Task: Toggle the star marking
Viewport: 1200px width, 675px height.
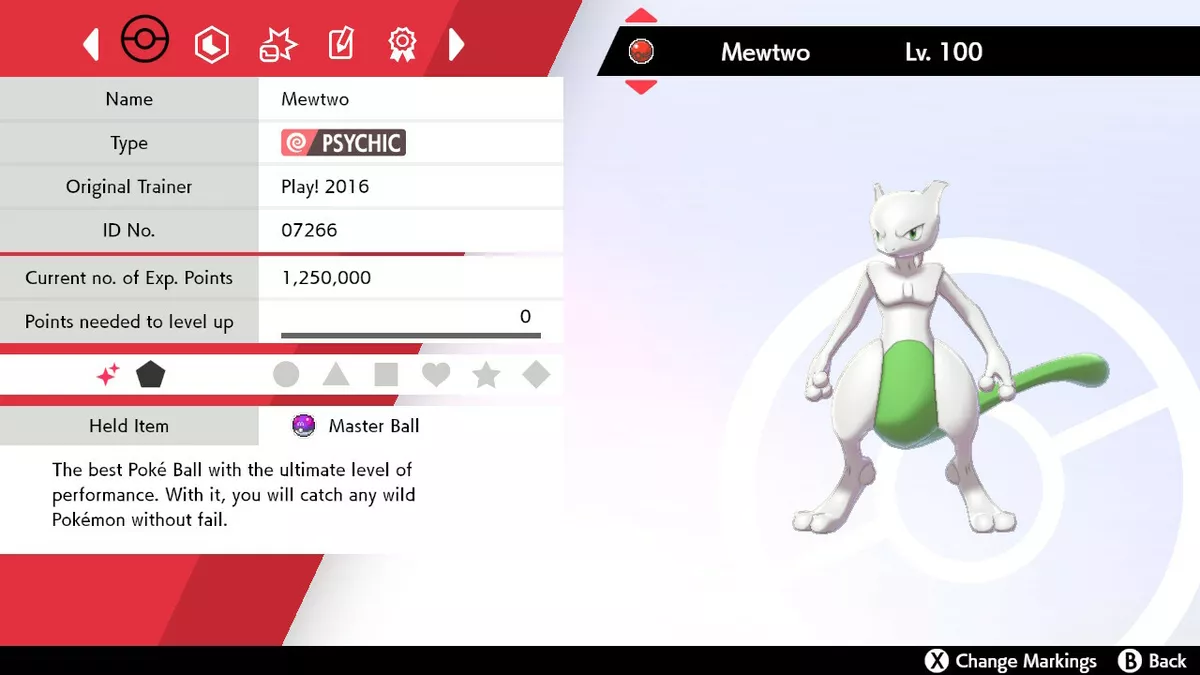Action: 486,375
